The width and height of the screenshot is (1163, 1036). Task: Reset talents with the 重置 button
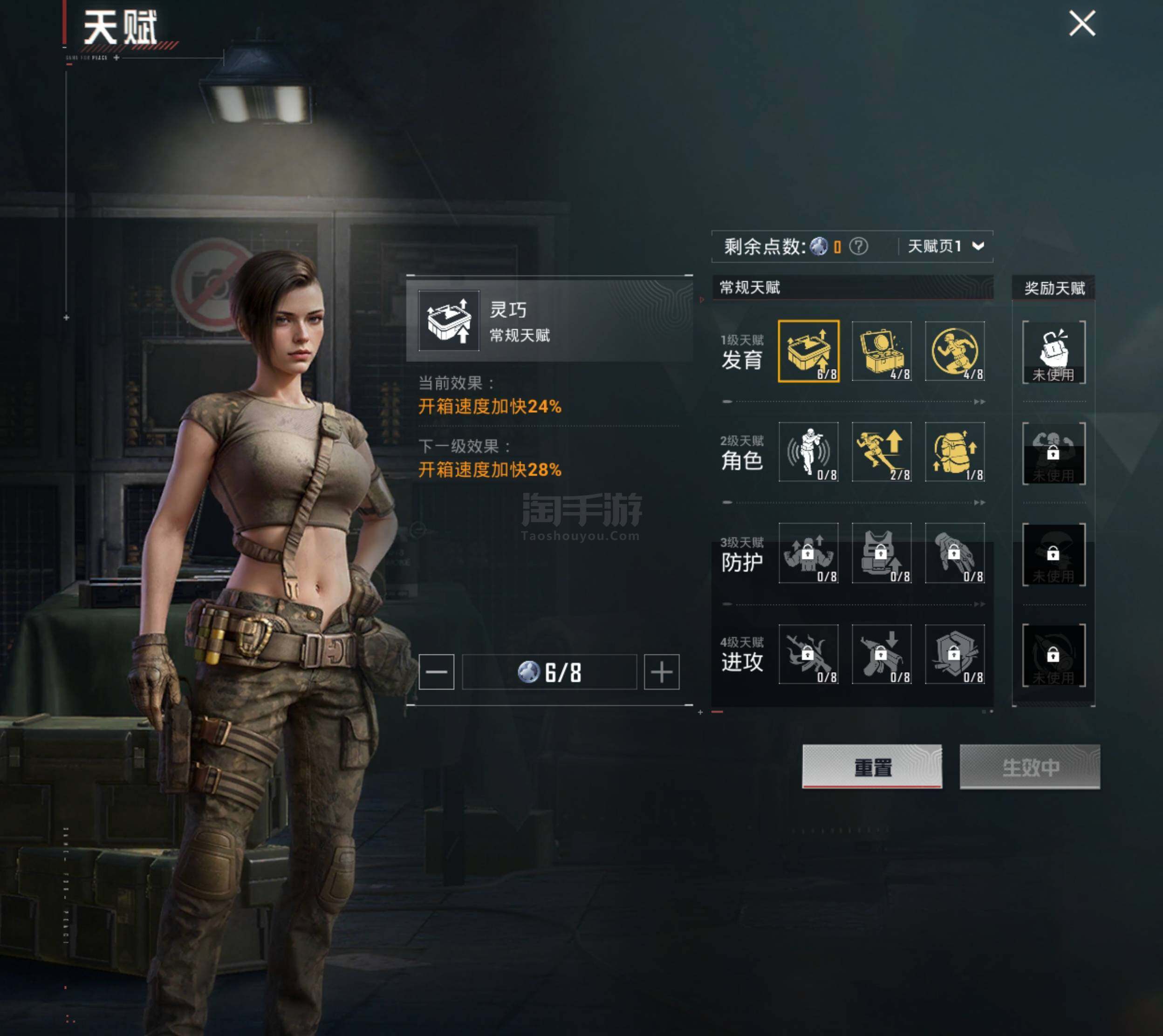point(872,766)
